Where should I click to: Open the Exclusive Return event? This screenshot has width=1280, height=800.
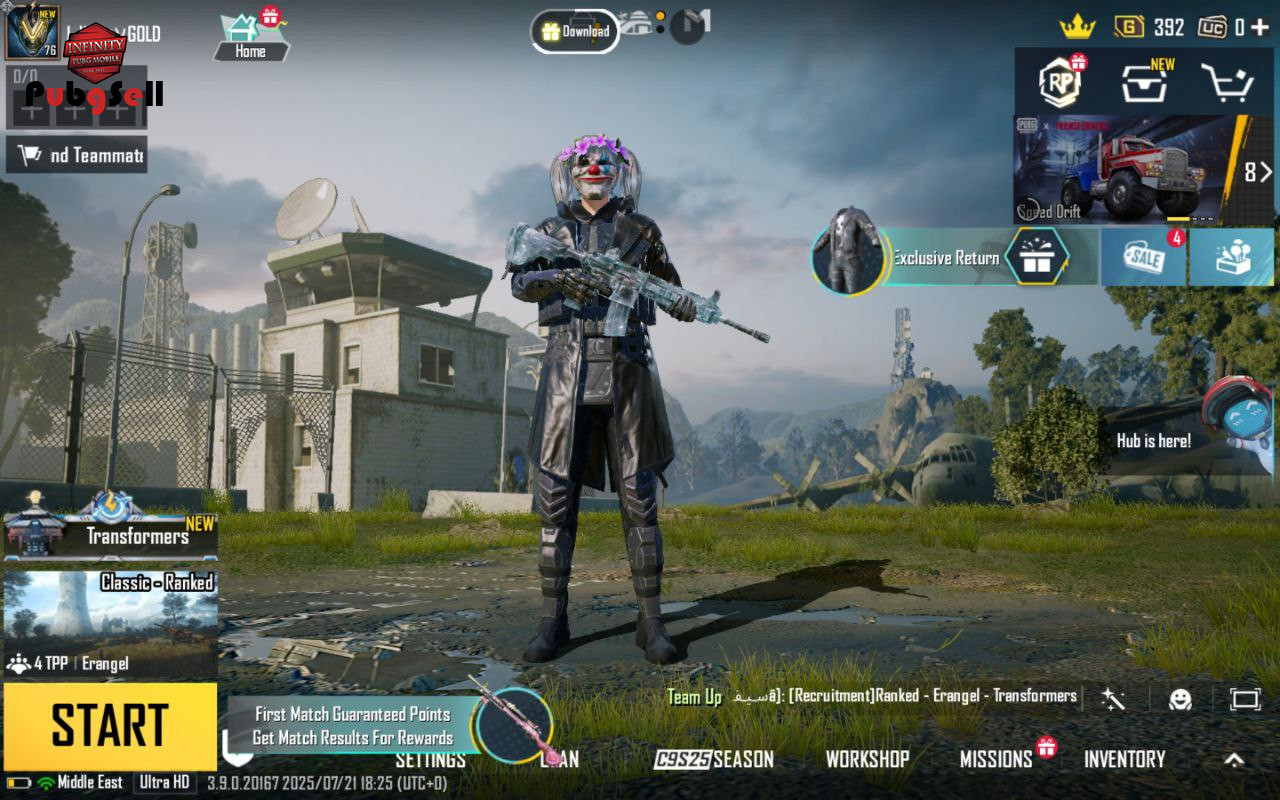[945, 258]
